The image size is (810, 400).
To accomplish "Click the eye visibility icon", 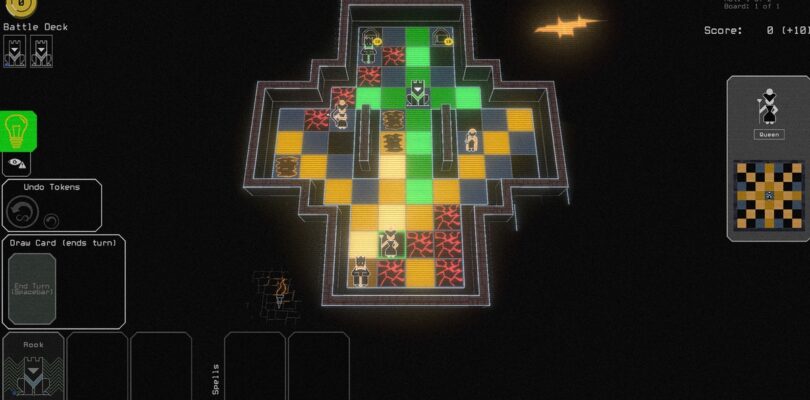I will coord(16,161).
